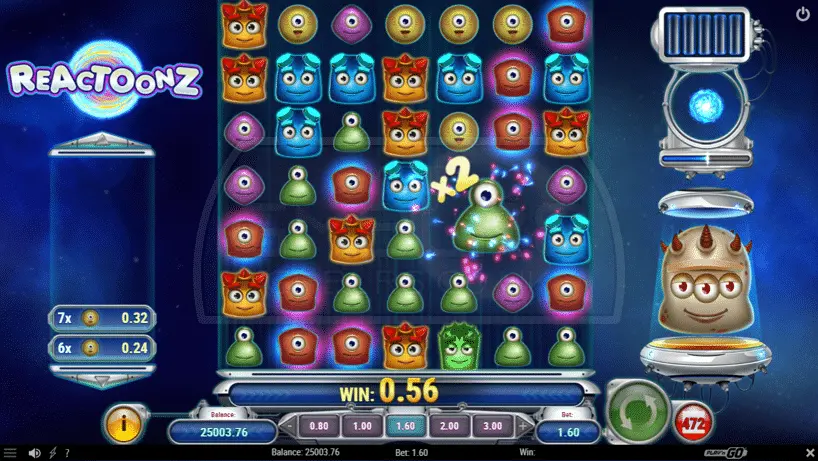The height and width of the screenshot is (461, 818).
Task: Decrease bet with the minus button
Action: (289, 426)
